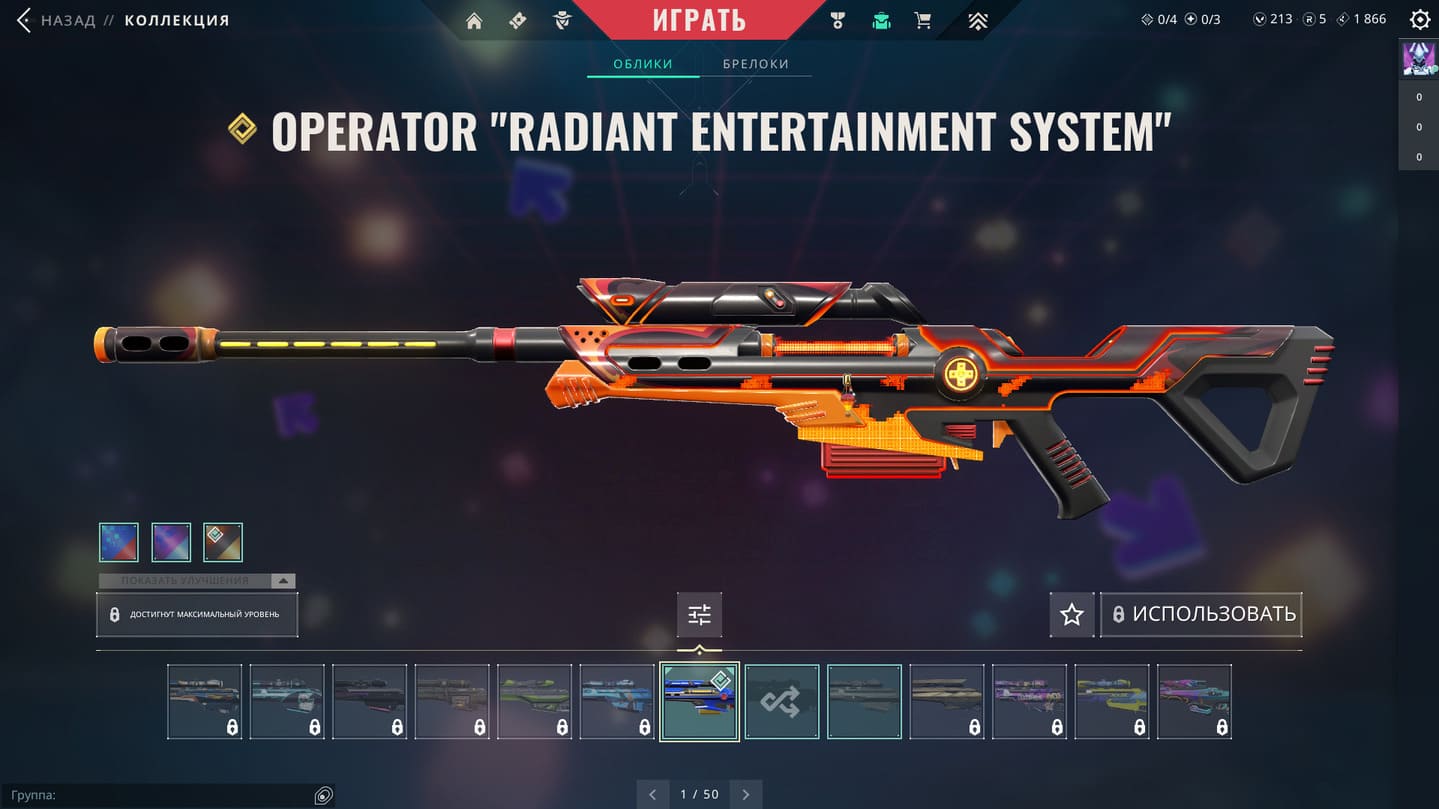The image size is (1439, 809).
Task: Open the career medal icon
Action: pos(838,20)
